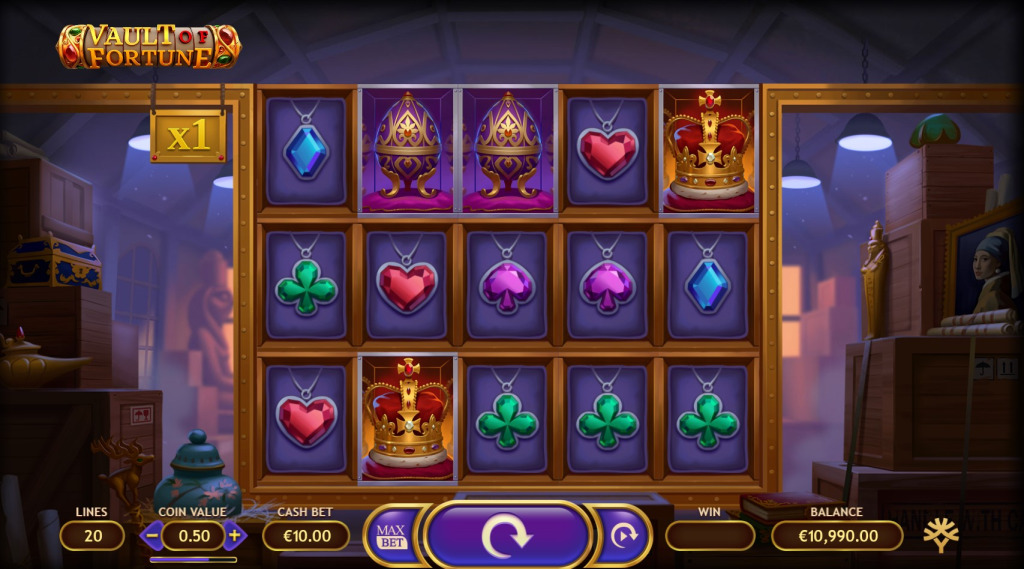1024x569 pixels.
Task: Click the Lines value showing 20
Action: click(92, 536)
